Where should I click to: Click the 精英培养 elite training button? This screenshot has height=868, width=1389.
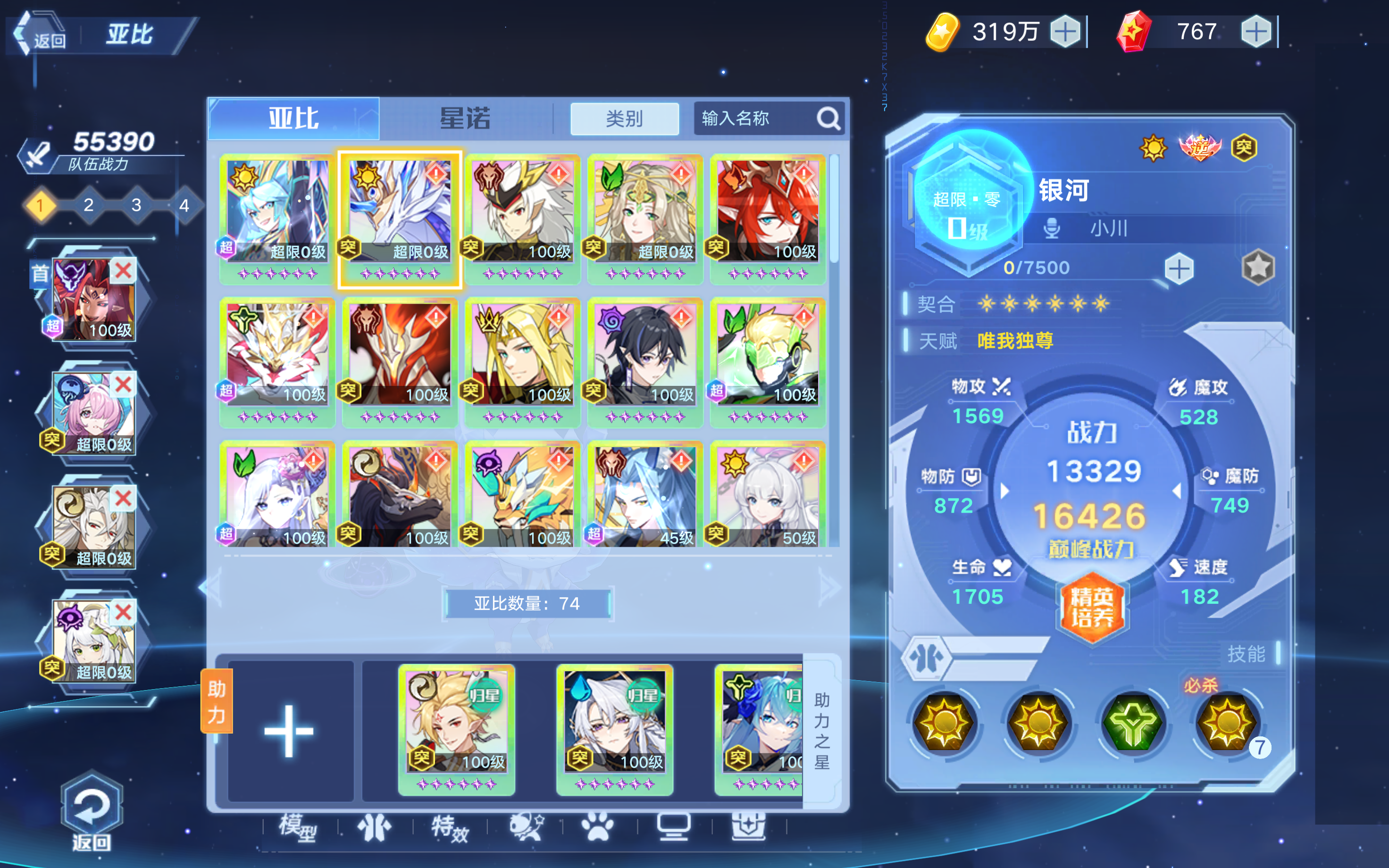[x=1092, y=607]
